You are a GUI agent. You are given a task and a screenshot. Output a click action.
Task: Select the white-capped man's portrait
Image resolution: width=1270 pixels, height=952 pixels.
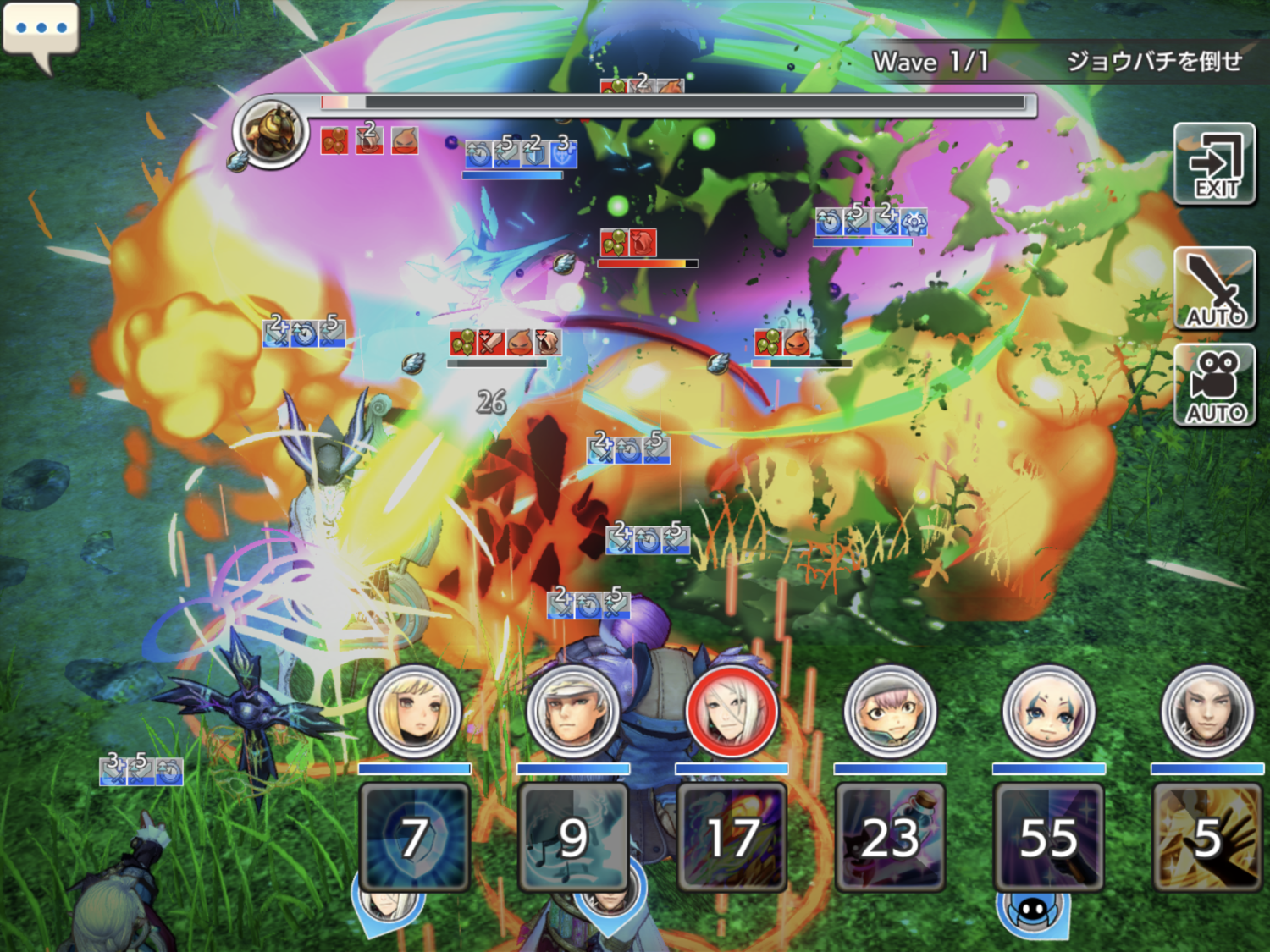tap(572, 712)
